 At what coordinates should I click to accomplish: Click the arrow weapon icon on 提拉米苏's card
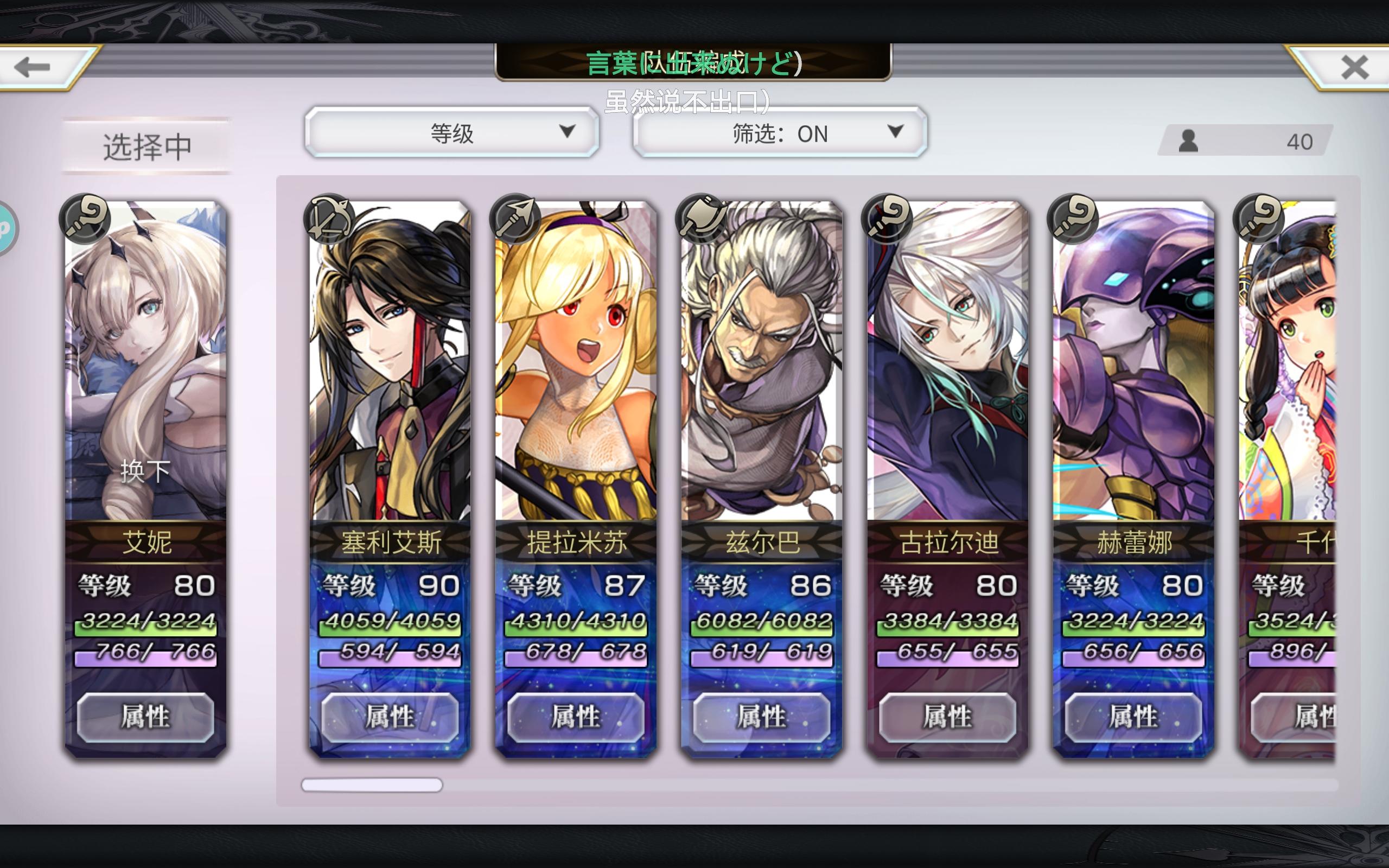(x=515, y=219)
